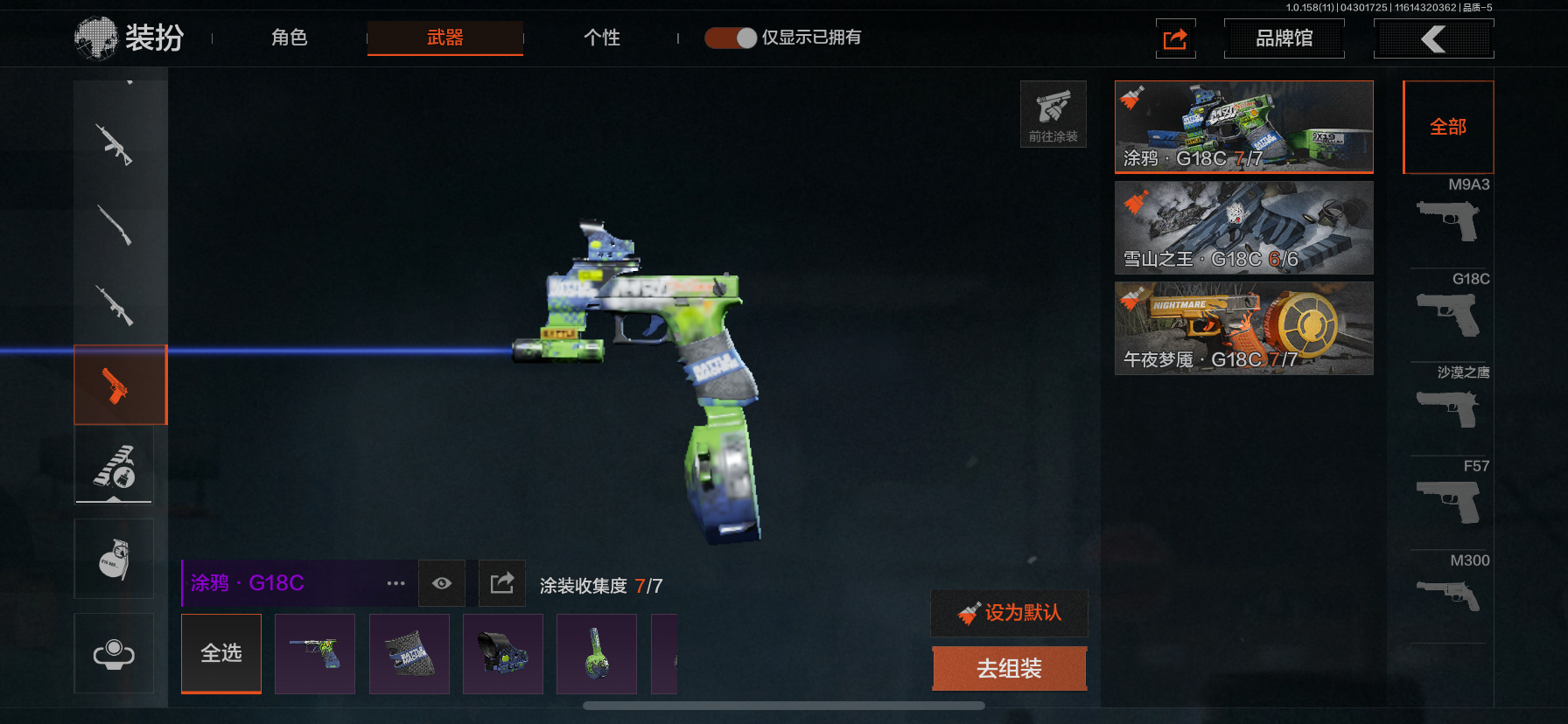Set skin as default with 设为默认
This screenshot has width=1568, height=724.
(x=1010, y=613)
